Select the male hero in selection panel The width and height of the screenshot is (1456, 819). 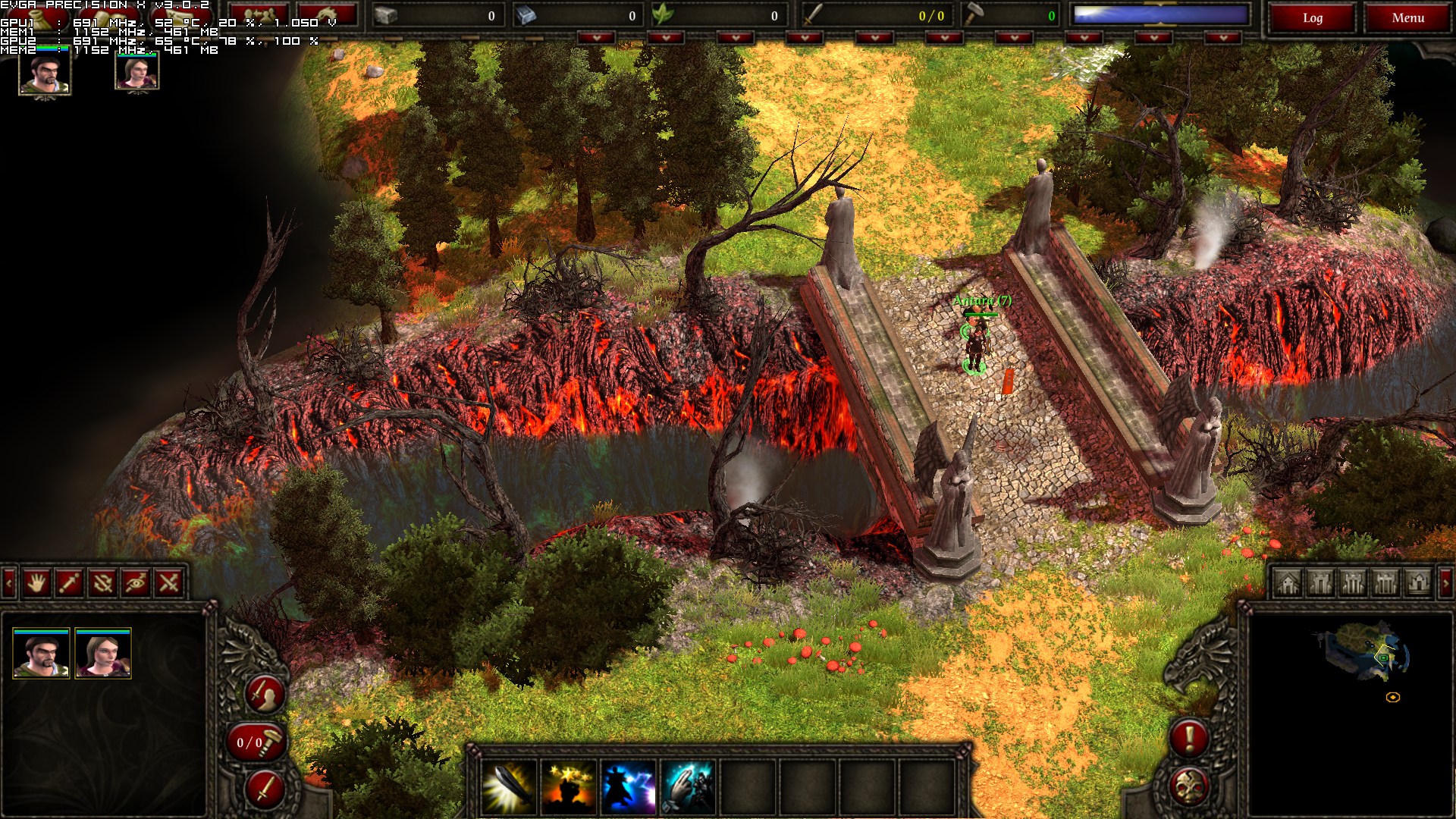tap(42, 654)
